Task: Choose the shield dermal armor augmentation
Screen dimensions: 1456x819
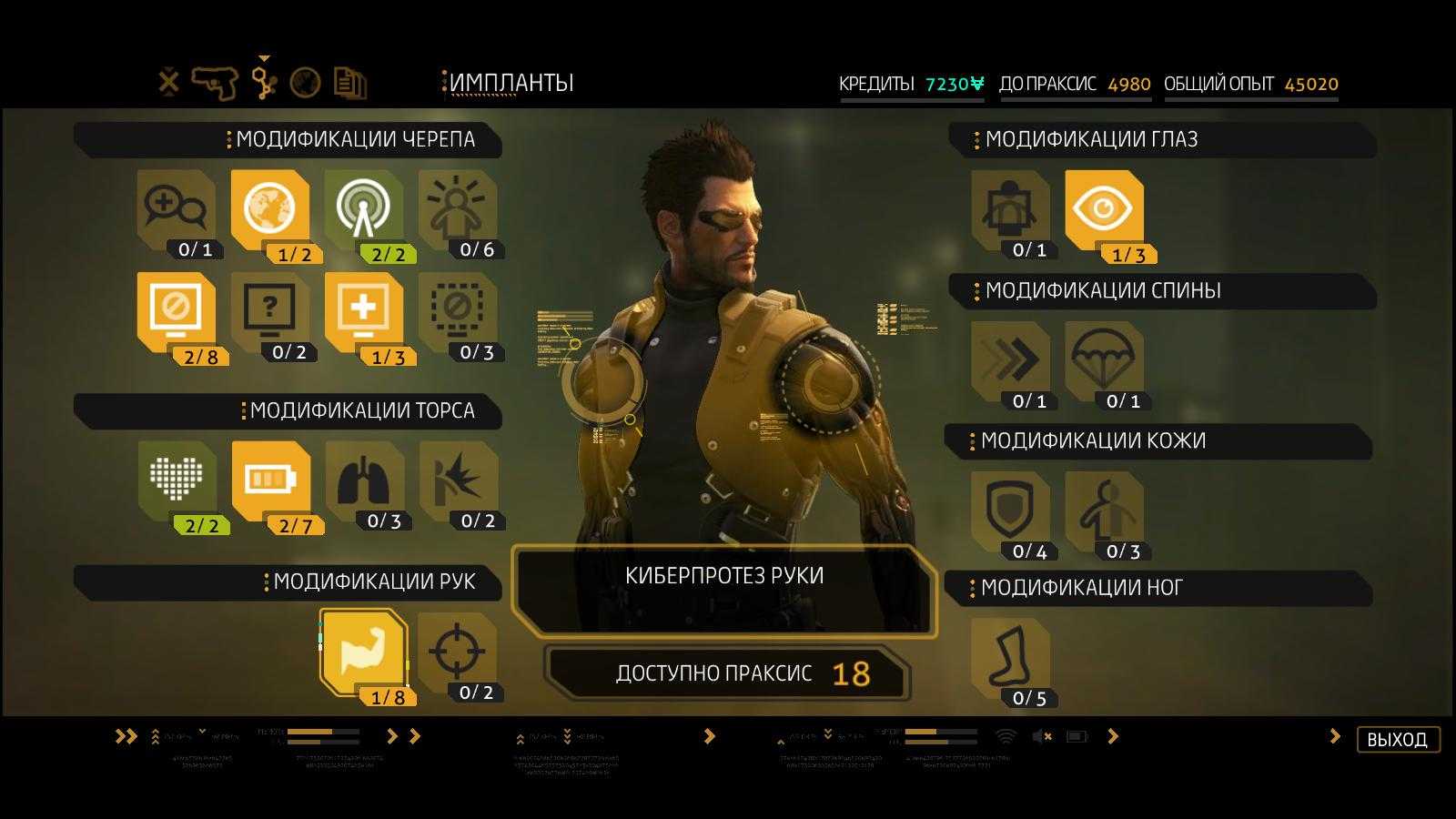Action: [1010, 511]
